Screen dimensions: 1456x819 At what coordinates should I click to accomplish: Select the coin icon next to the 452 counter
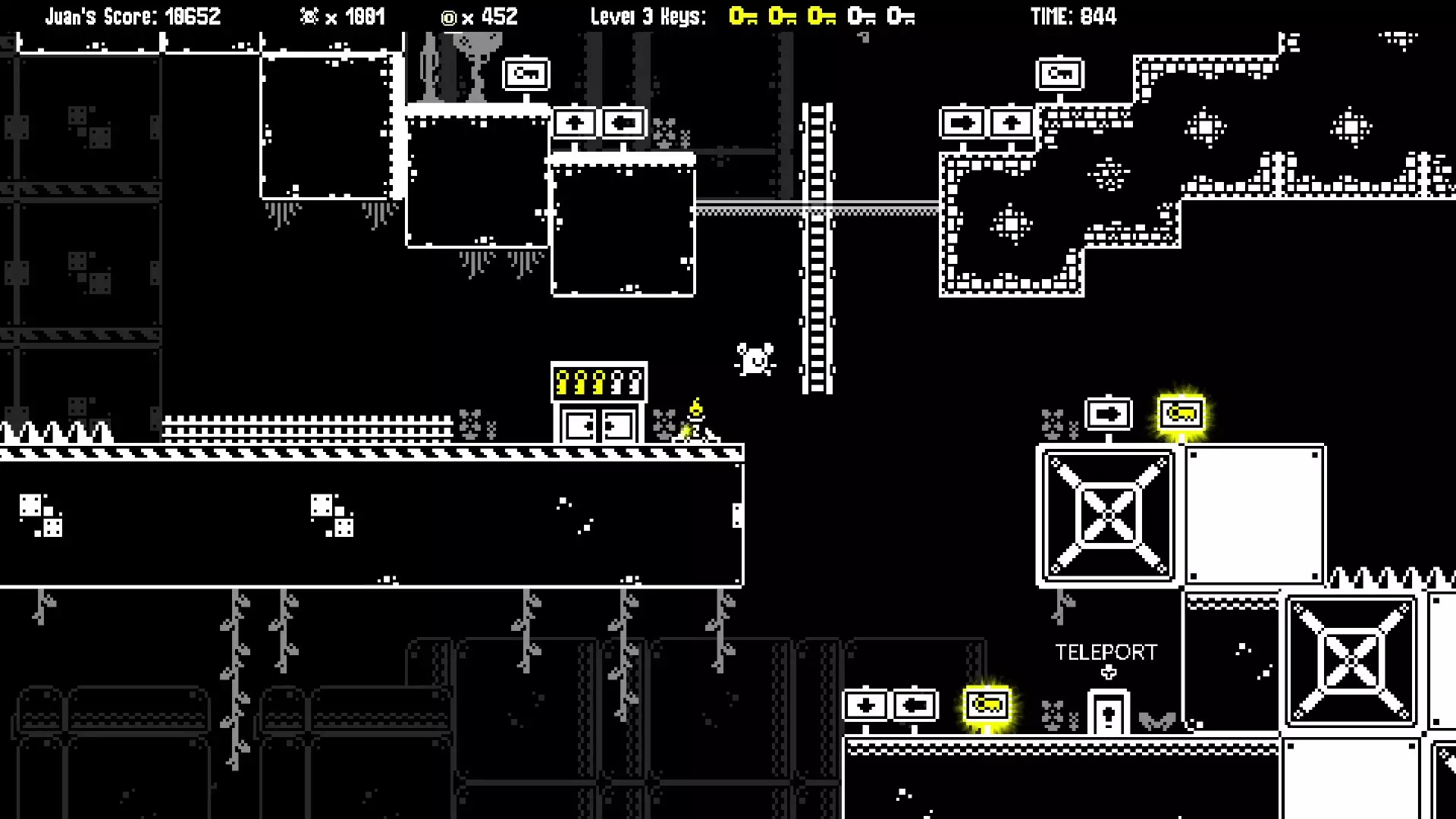click(x=448, y=16)
